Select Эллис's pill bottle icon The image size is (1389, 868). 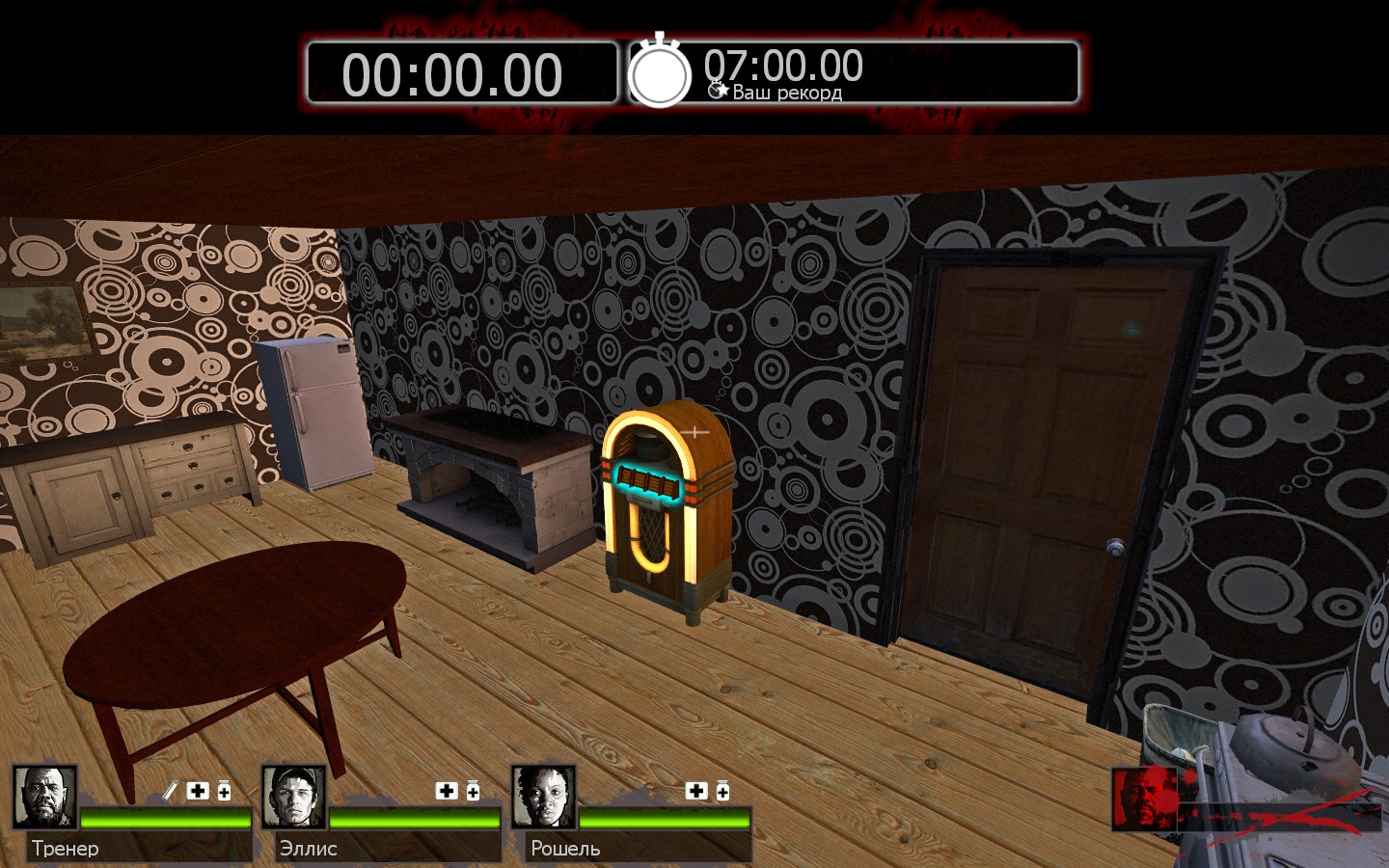tap(473, 791)
